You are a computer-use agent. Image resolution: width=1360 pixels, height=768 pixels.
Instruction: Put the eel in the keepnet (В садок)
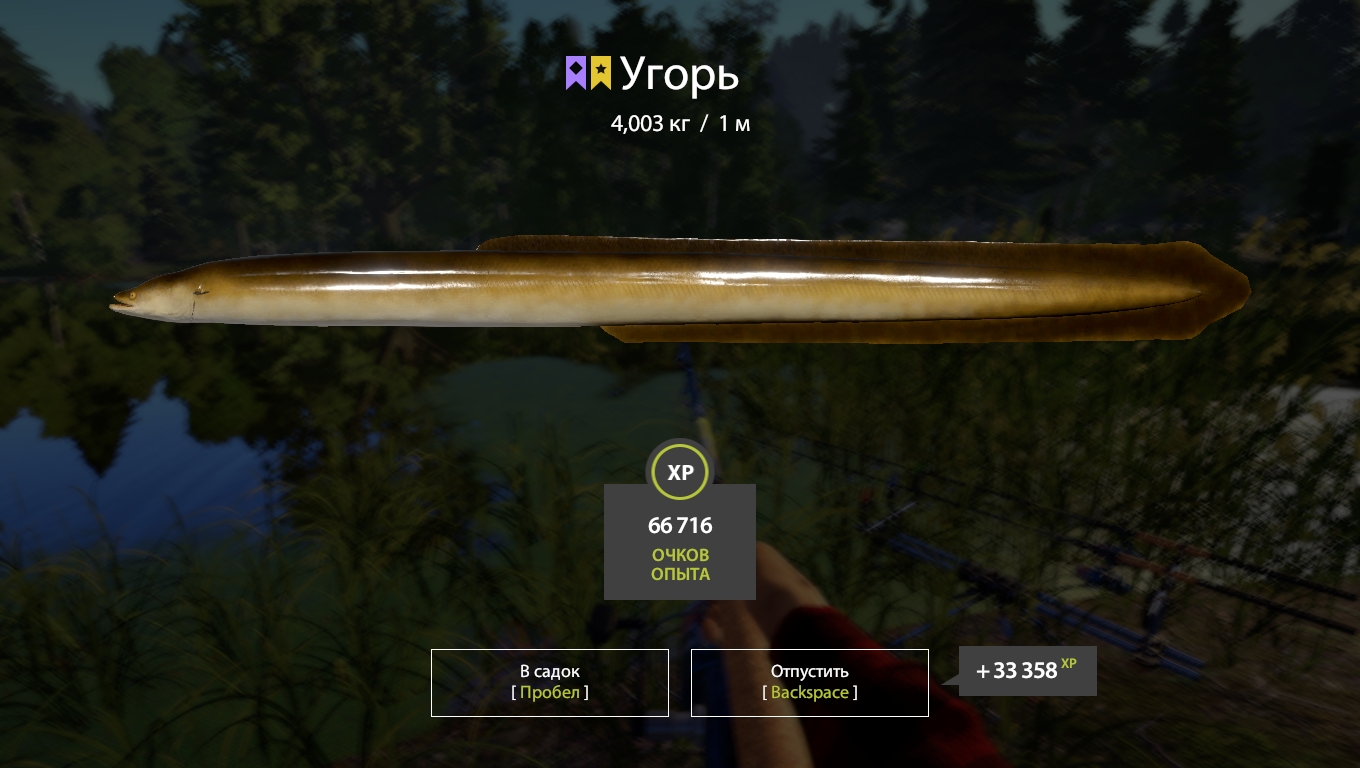click(x=549, y=682)
